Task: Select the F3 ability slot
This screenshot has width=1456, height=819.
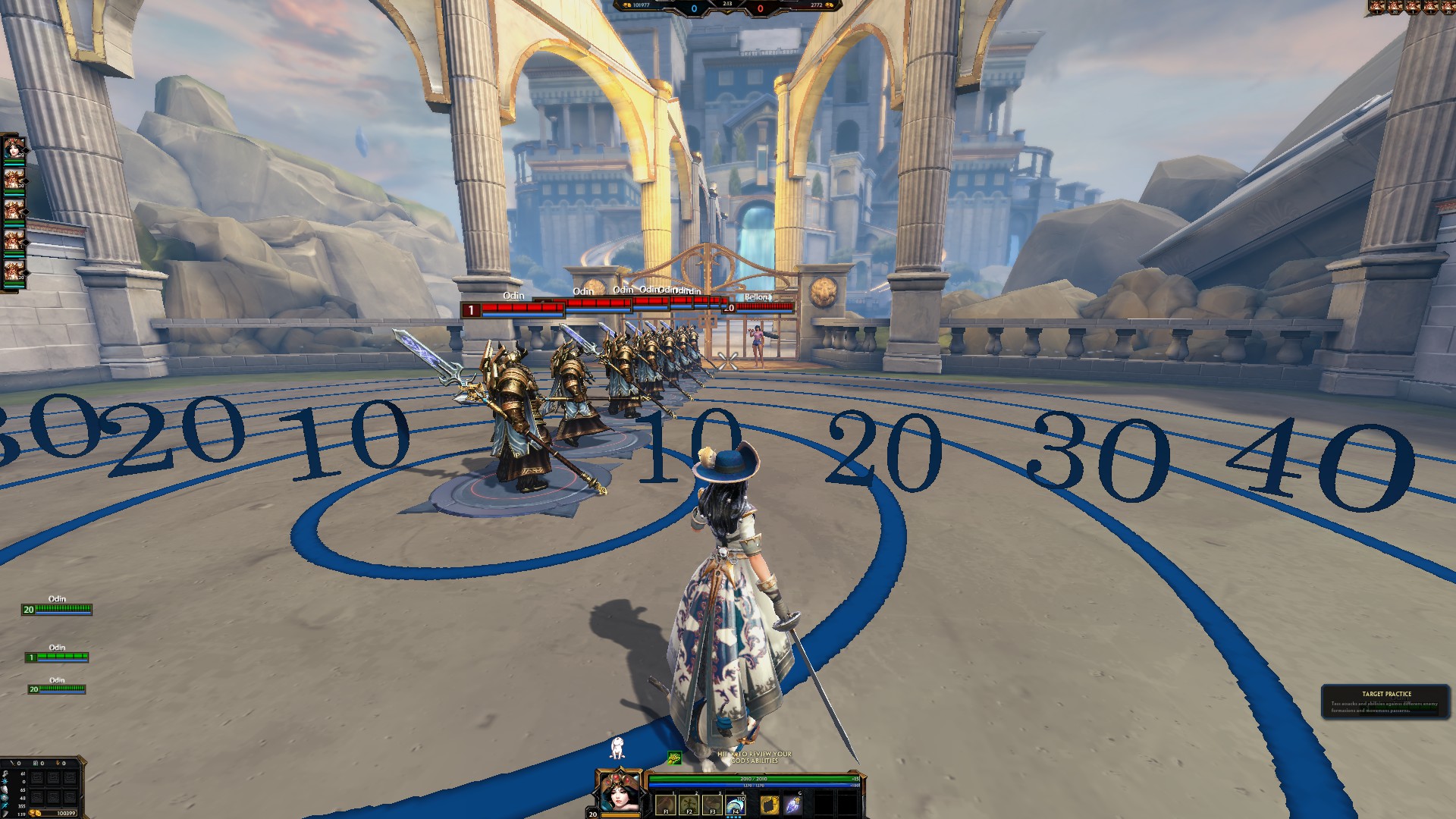Action: [x=712, y=804]
